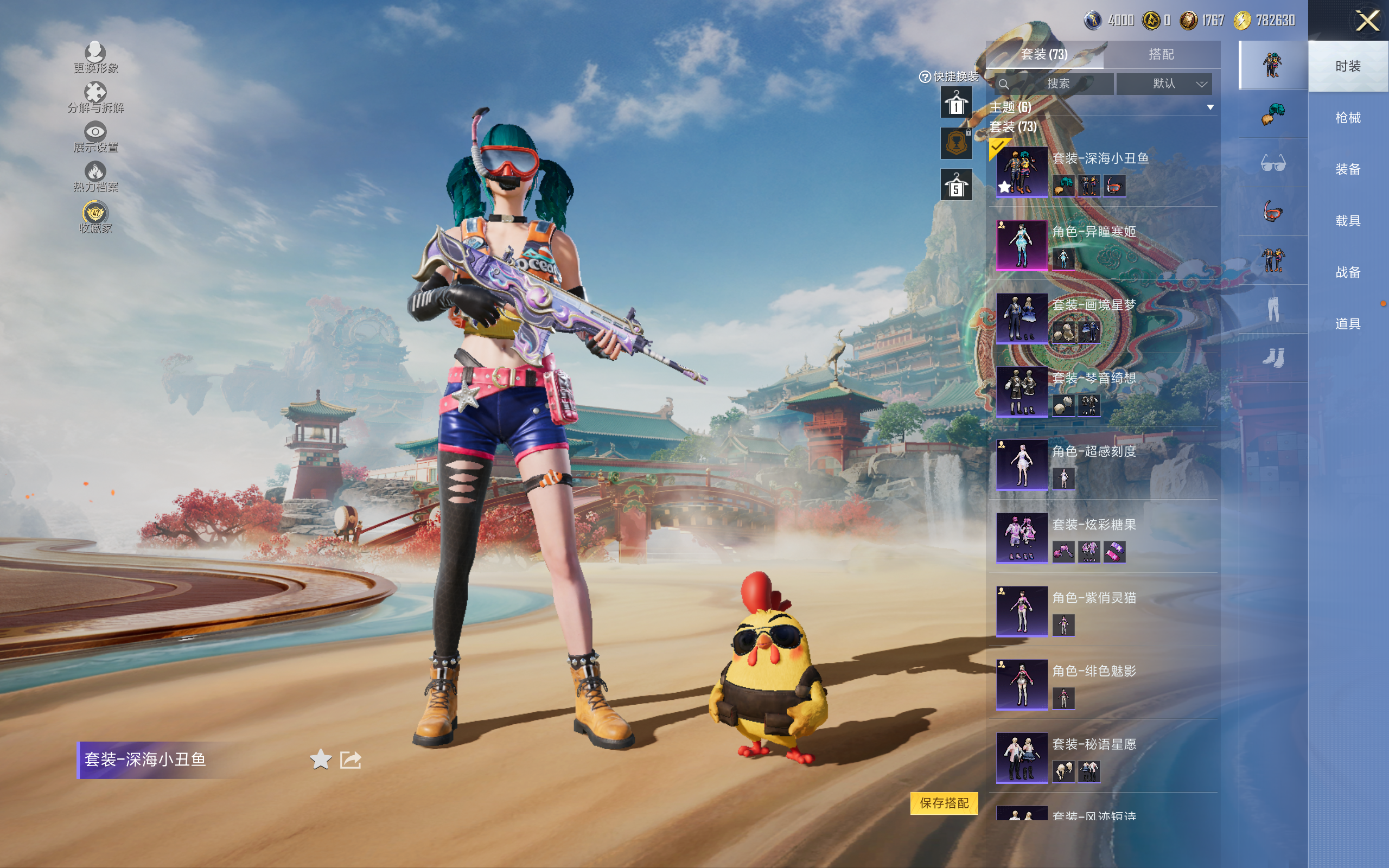Select the glasses slot in the side column

point(1272,164)
